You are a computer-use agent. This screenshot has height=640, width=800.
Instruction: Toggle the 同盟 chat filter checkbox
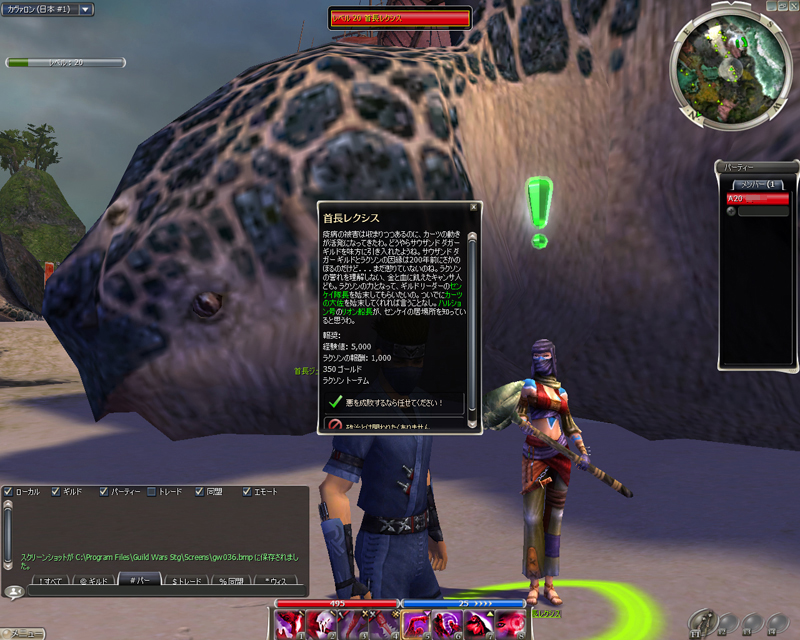pyautogui.click(x=198, y=492)
